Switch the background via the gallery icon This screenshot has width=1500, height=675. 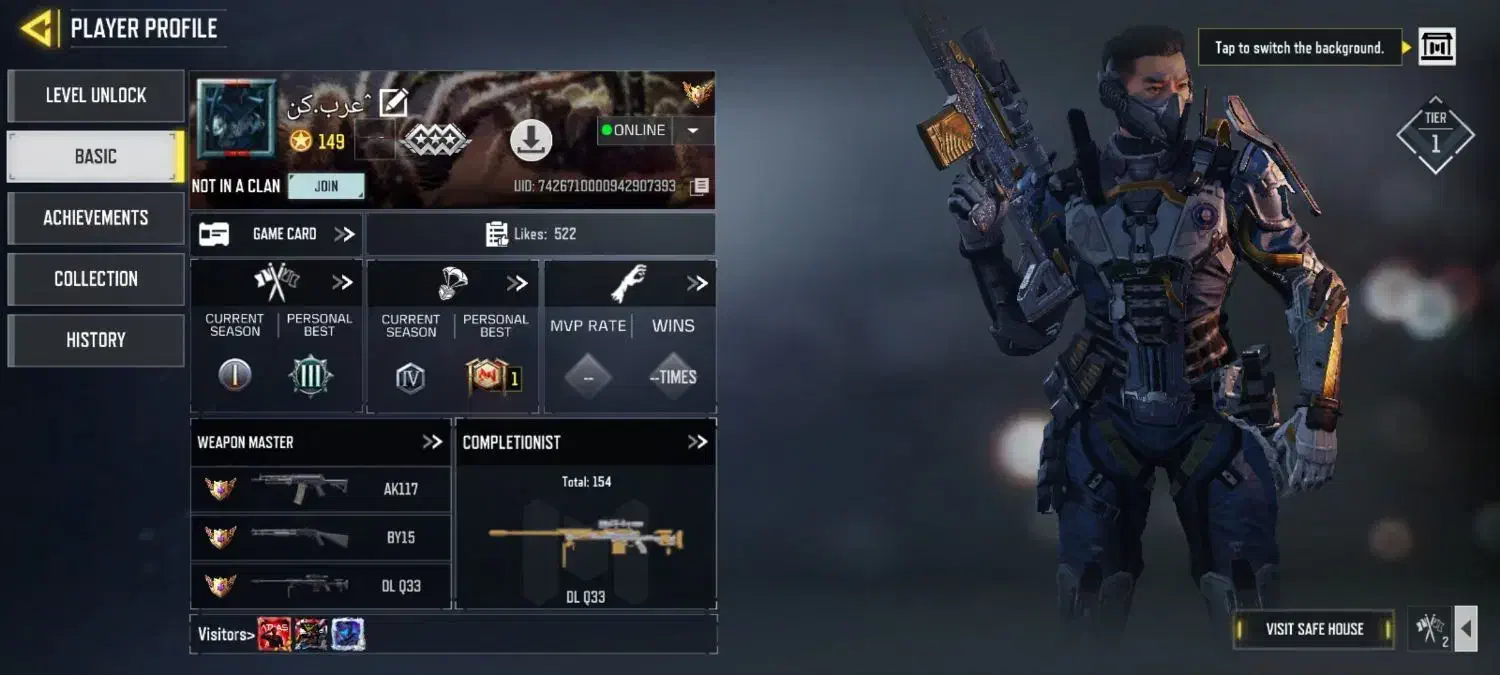(x=1437, y=47)
